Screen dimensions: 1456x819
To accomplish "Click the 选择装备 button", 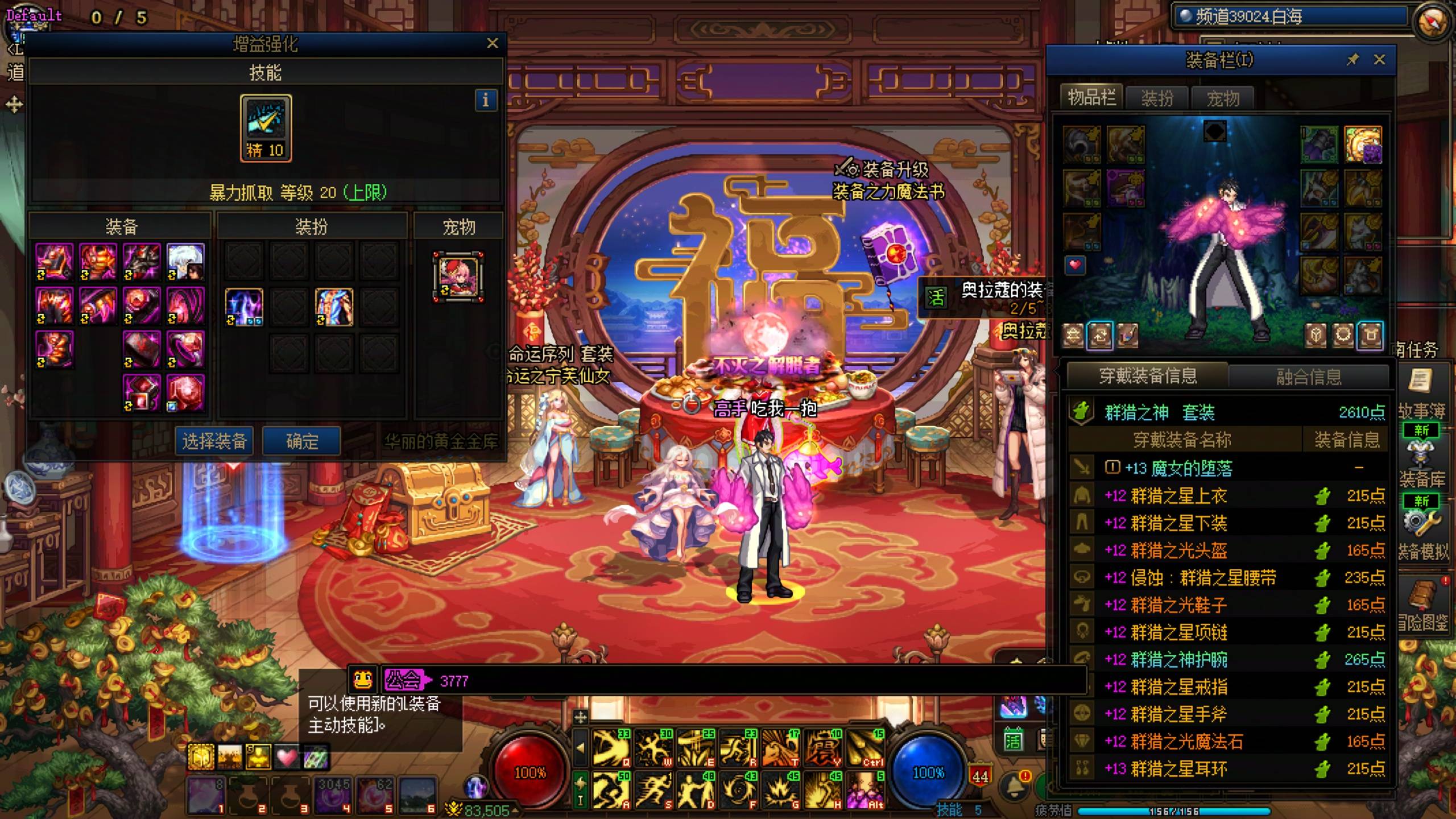I will point(214,441).
